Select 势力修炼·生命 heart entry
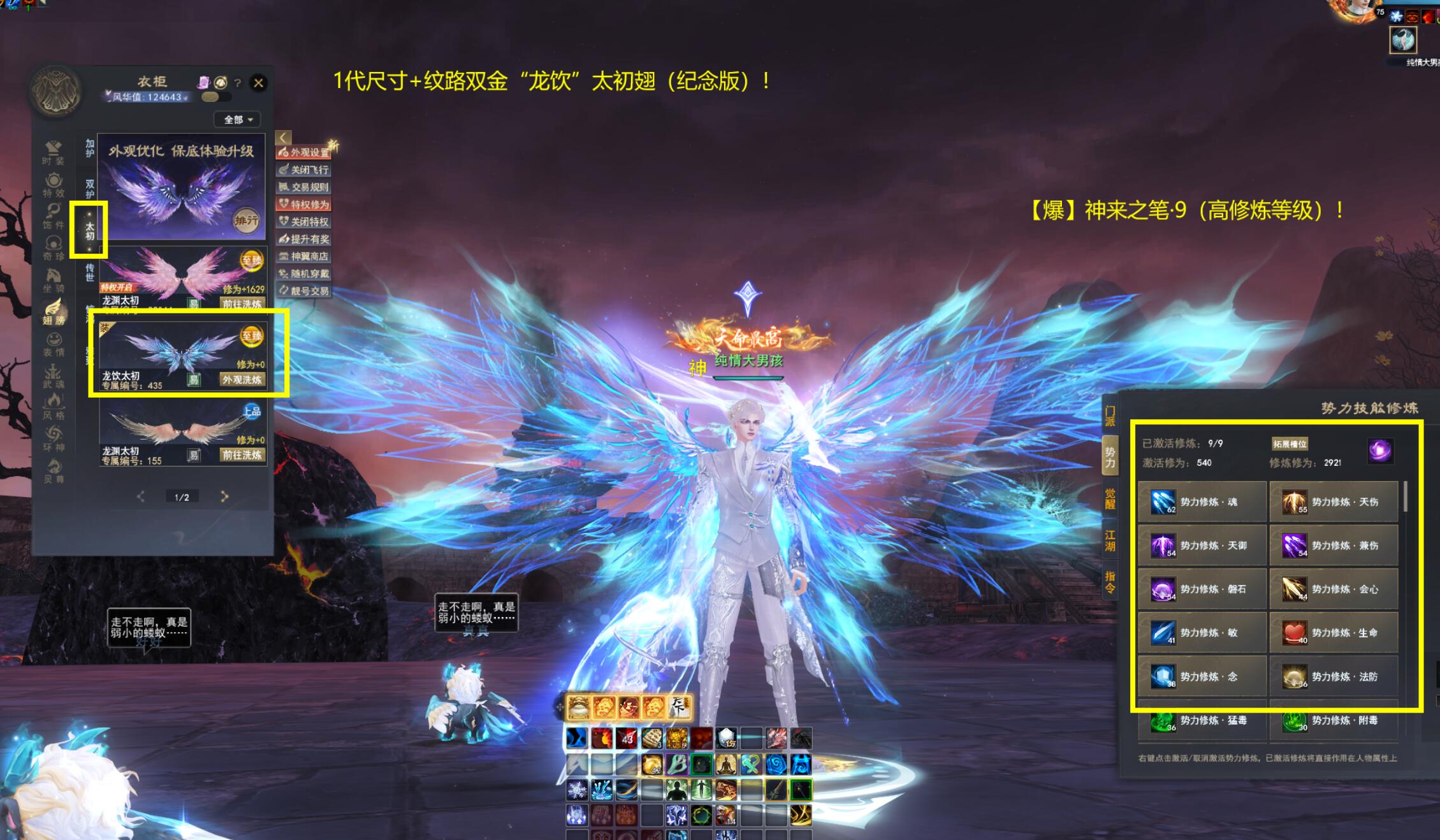 pyautogui.click(x=1334, y=633)
